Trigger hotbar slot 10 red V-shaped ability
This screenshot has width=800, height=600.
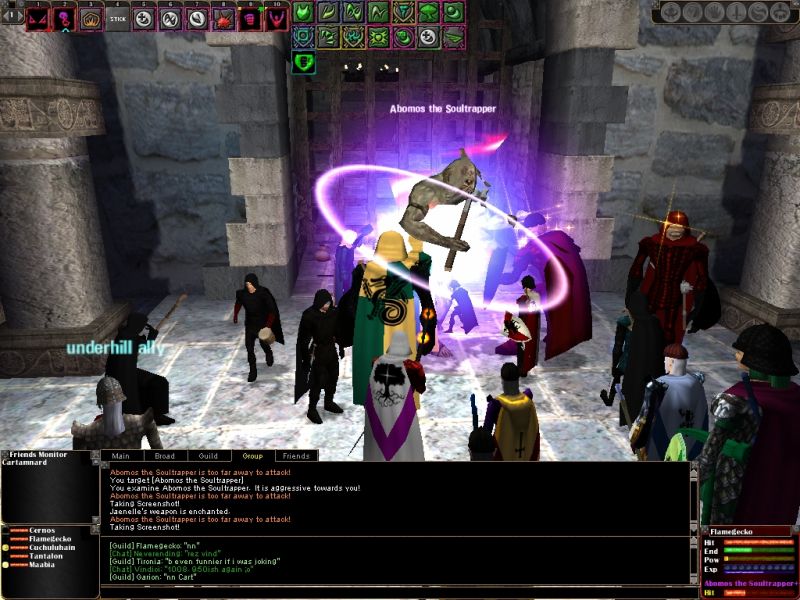tap(276, 18)
